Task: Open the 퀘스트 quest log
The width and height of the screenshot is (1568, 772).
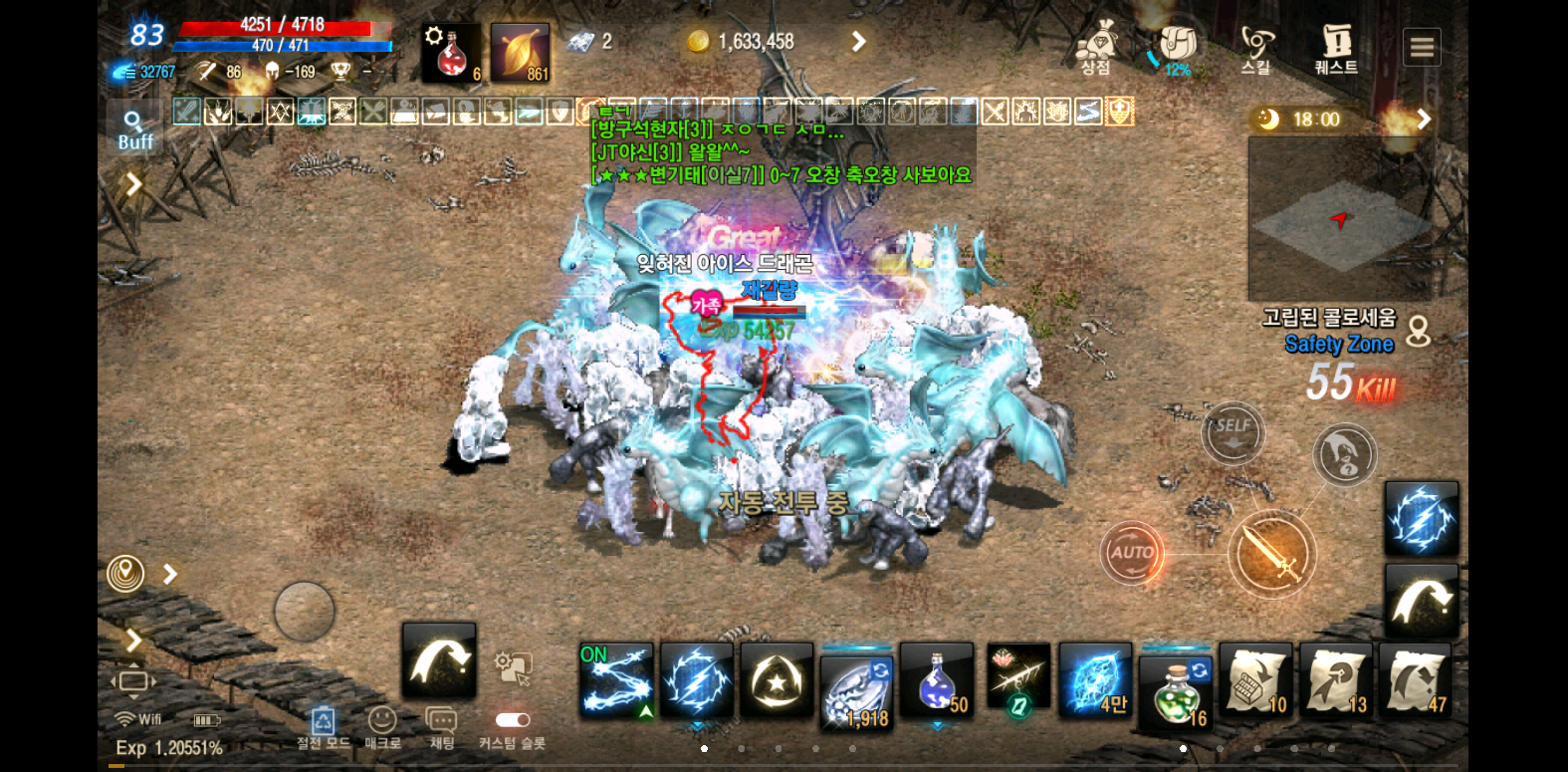Action: (x=1336, y=49)
